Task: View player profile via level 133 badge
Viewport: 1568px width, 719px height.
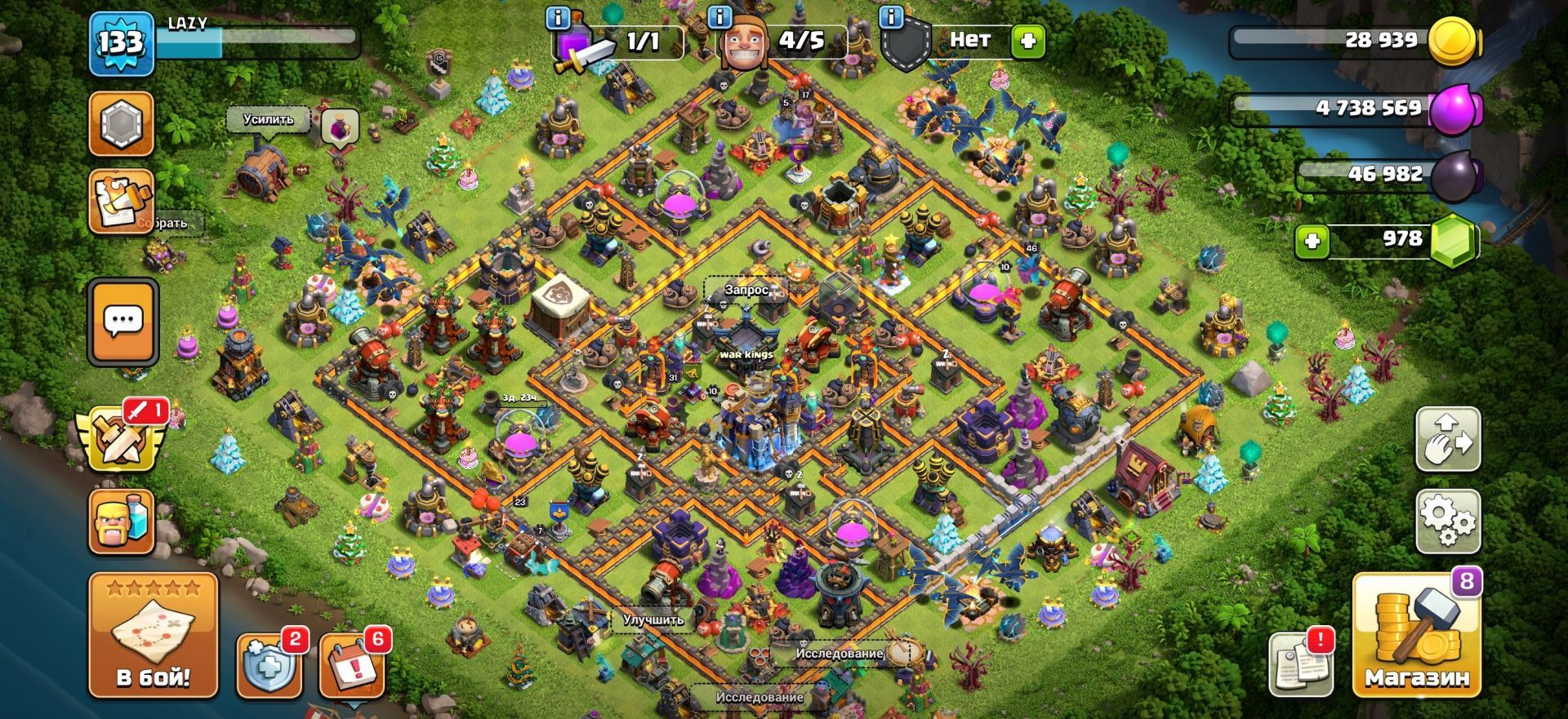Action: [x=122, y=43]
